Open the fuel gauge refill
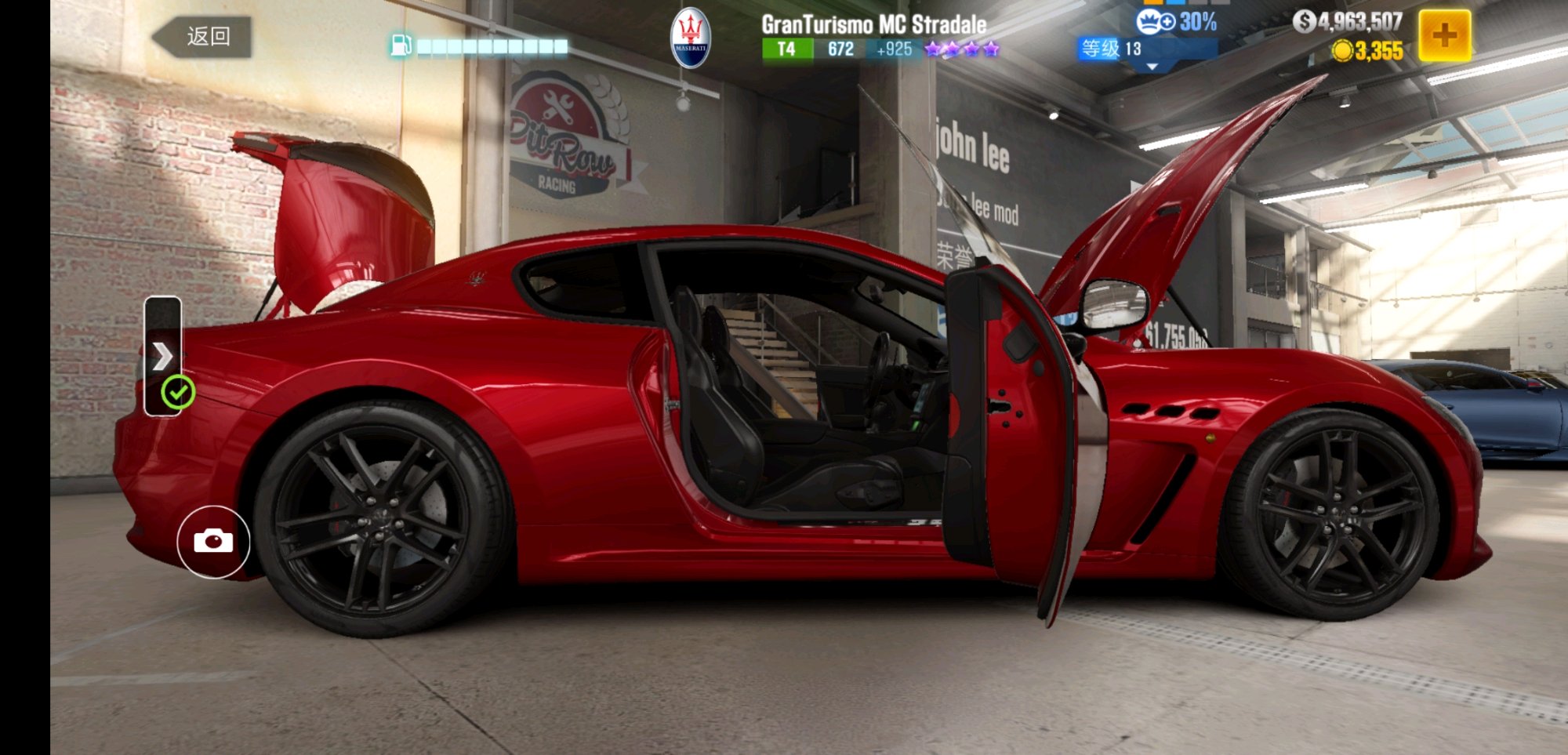1568x755 pixels. [478, 46]
